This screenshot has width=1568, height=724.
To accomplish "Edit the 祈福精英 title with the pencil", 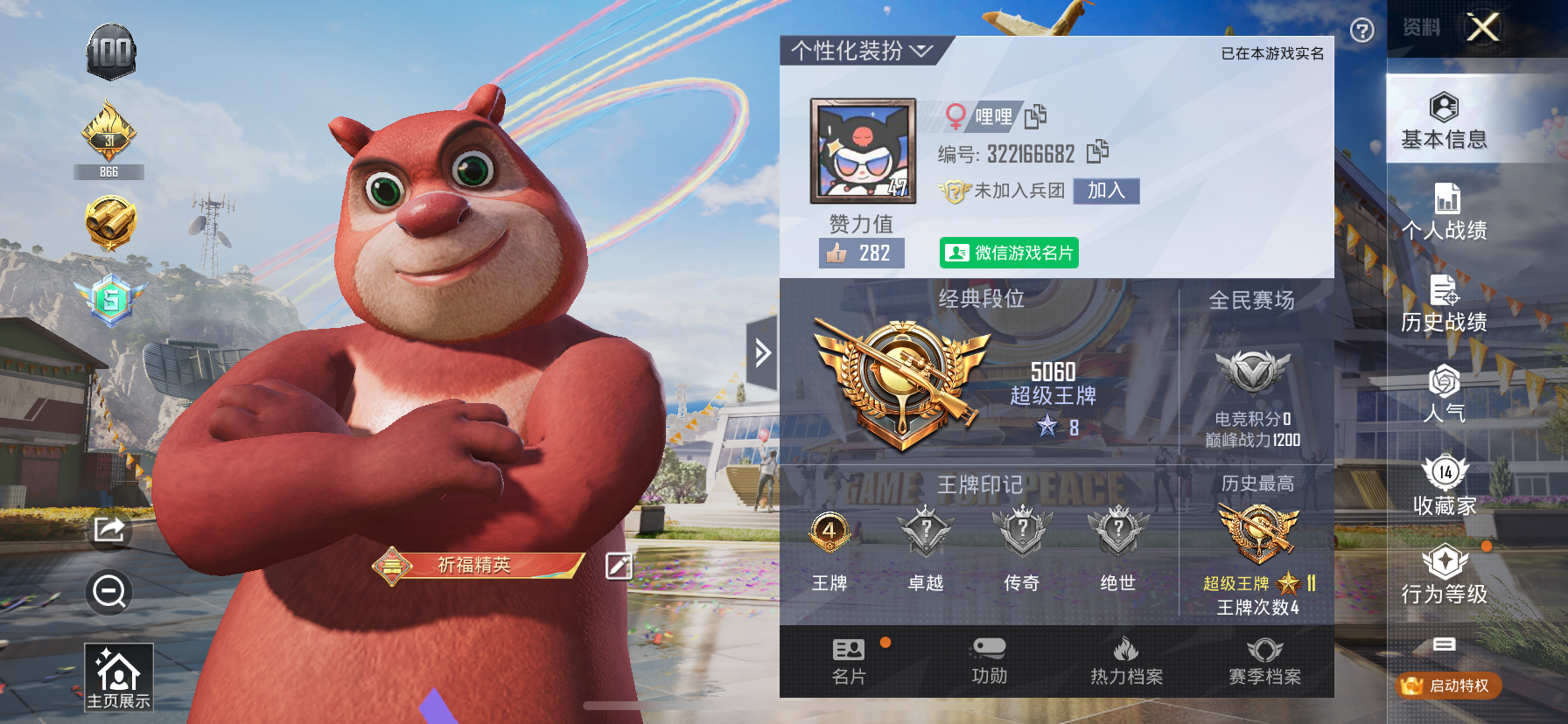I will [x=619, y=566].
